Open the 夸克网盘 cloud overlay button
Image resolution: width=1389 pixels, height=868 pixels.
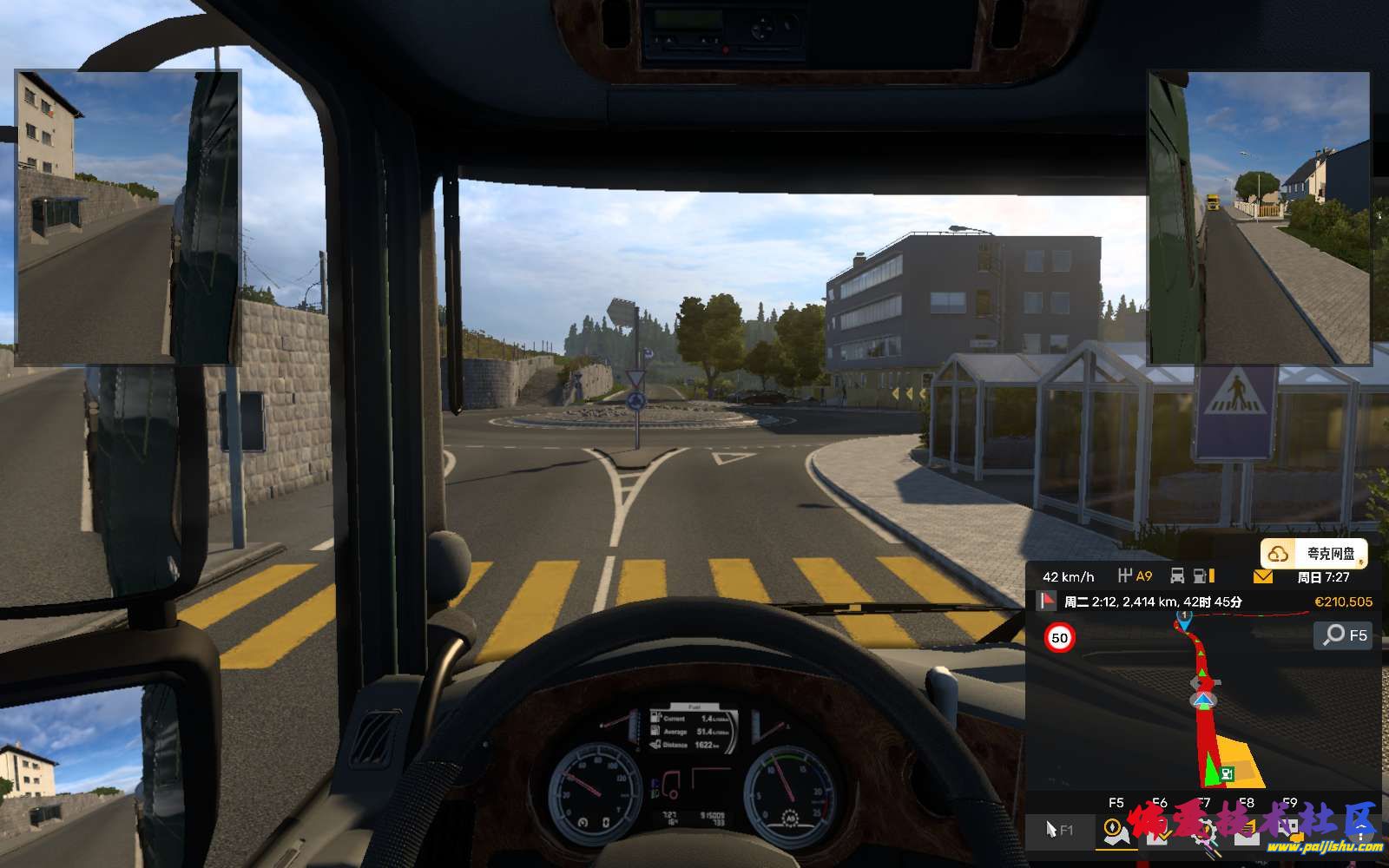(1314, 554)
